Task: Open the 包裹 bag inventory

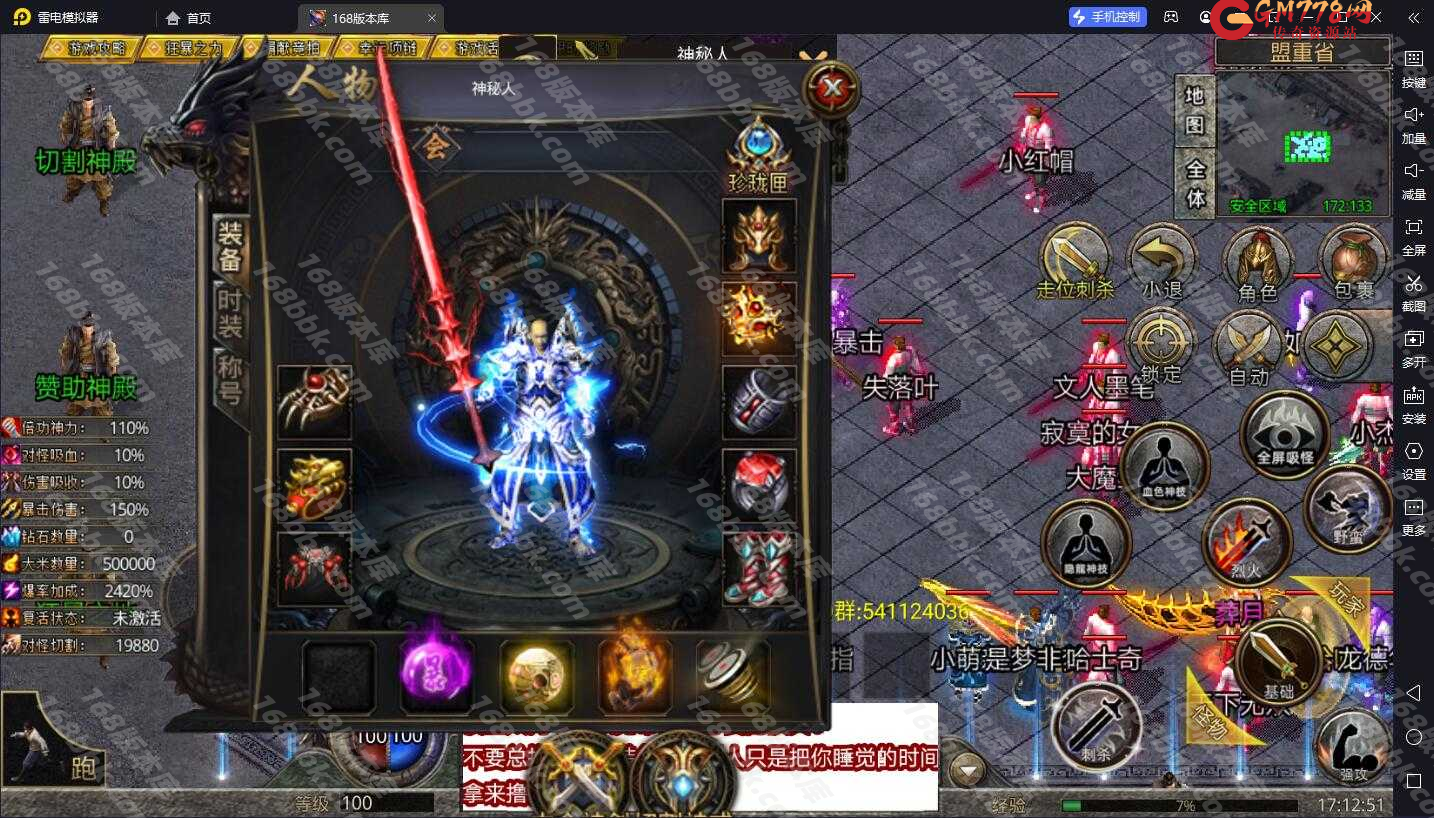Action: pos(1354,263)
